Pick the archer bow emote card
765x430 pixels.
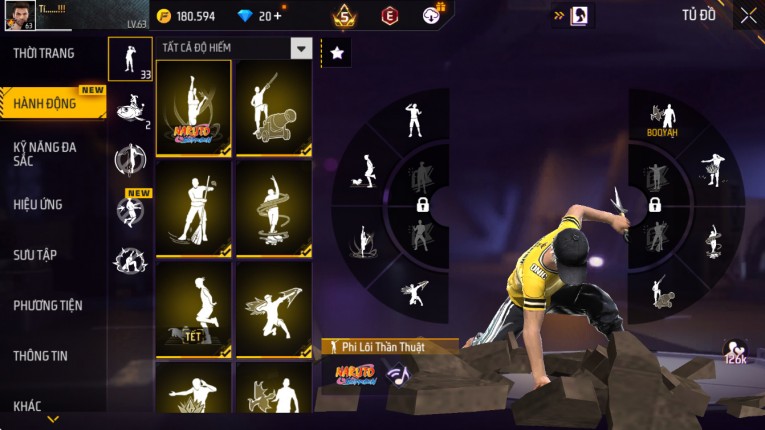coord(273,309)
